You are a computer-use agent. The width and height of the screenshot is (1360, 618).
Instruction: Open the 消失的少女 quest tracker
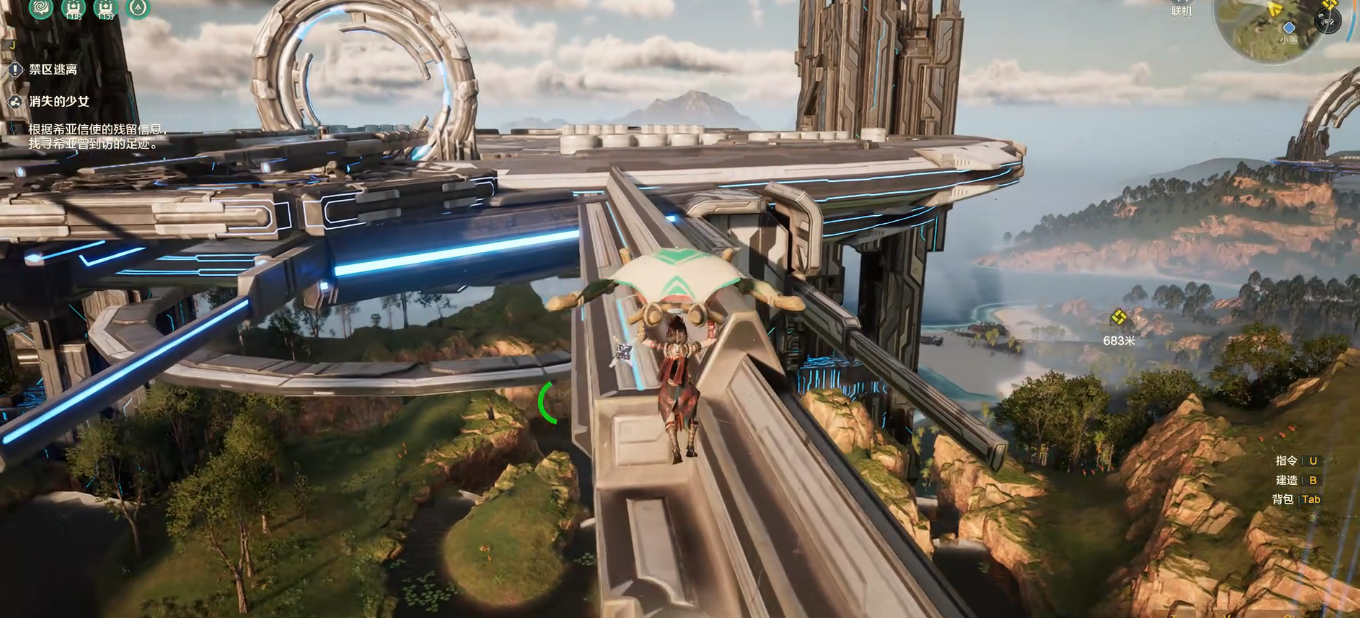[x=58, y=102]
